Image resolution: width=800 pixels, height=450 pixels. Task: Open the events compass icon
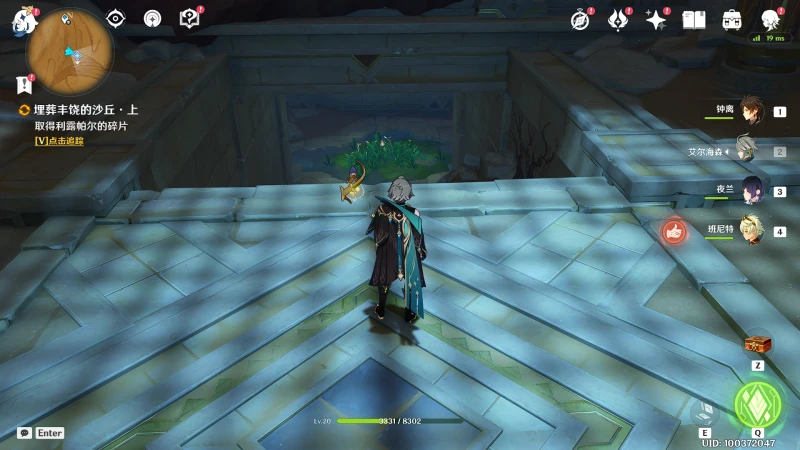580,19
